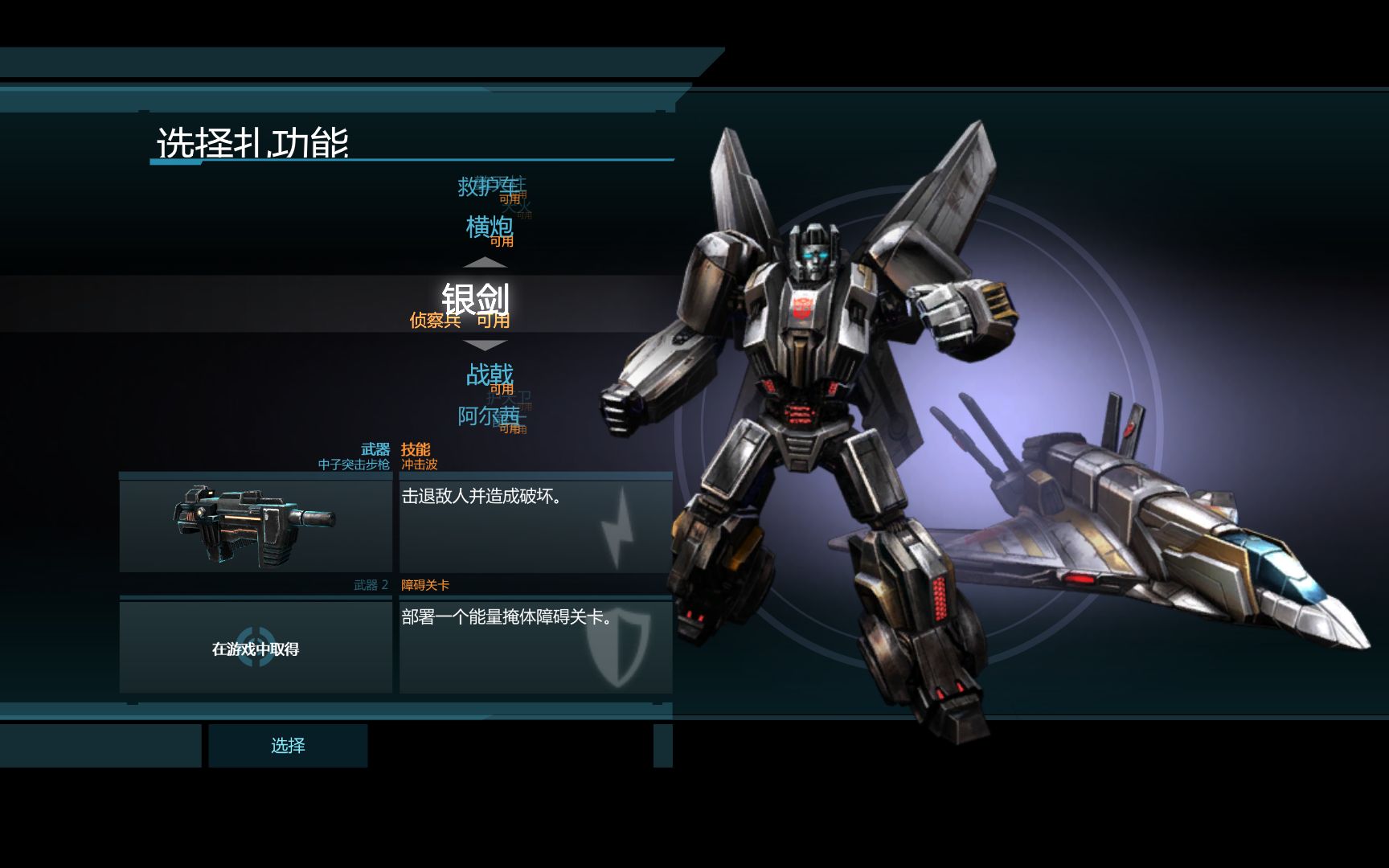This screenshot has width=1389, height=868.
Task: Open the 在游戏中取得 second weapon slot
Action: [x=256, y=648]
